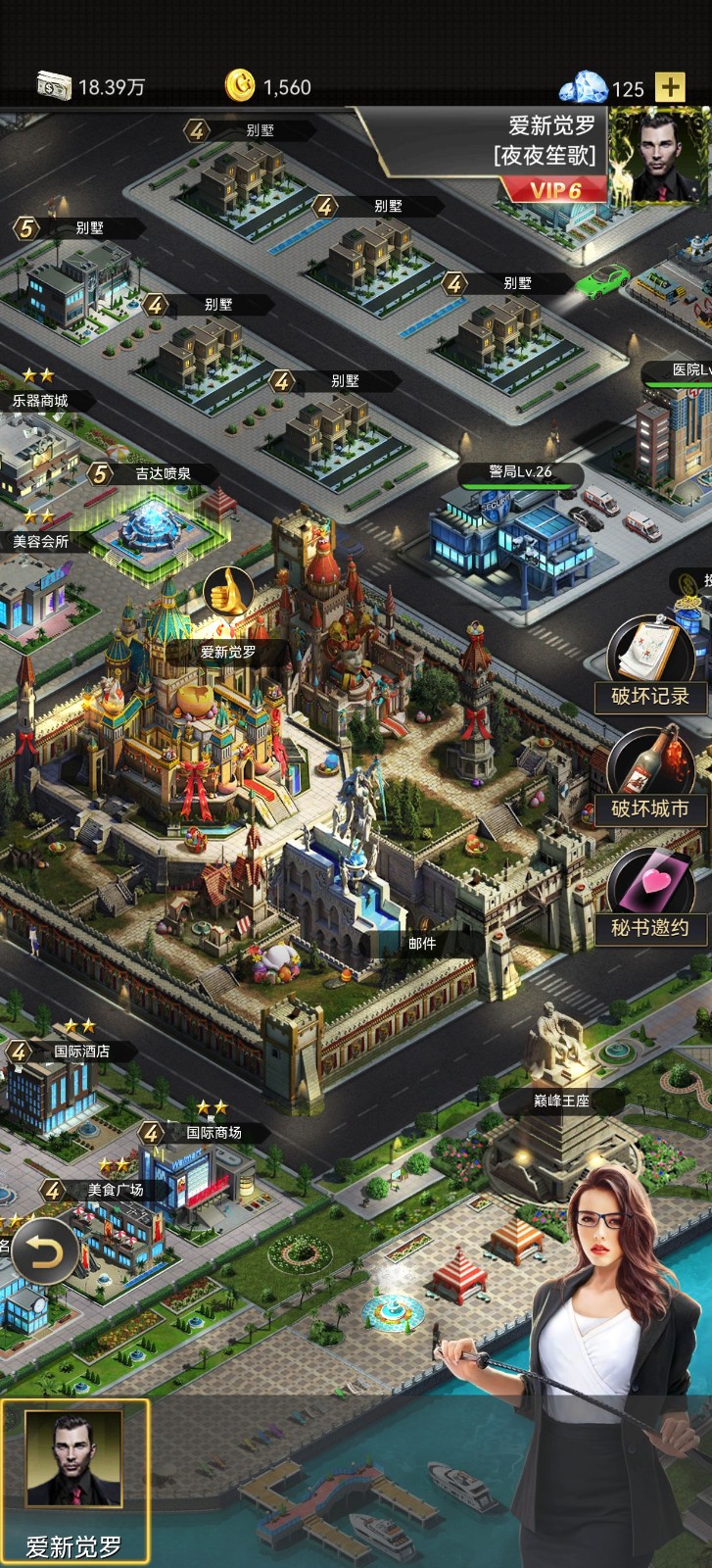
Task: Tap the level 5 别墅 villa label
Action: click(89, 228)
